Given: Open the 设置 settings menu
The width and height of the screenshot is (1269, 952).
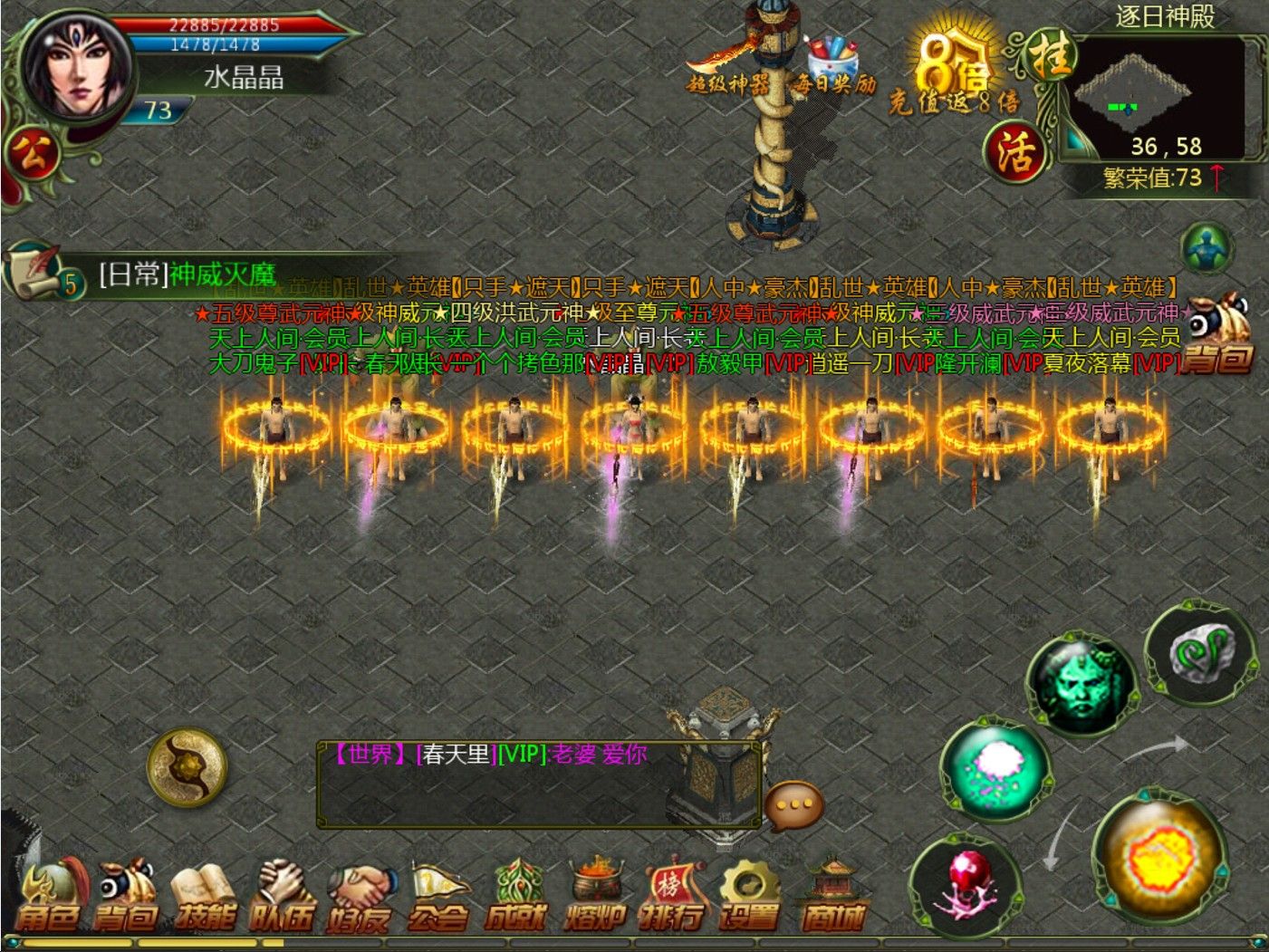Looking at the screenshot, I should tap(749, 898).
